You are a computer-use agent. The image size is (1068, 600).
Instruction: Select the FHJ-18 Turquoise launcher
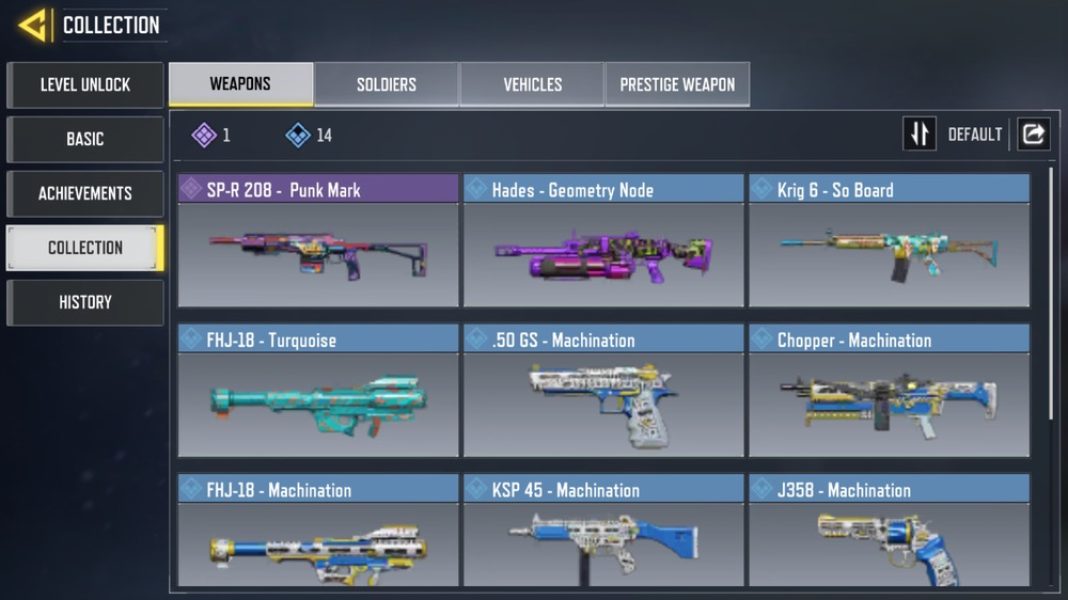(x=318, y=391)
